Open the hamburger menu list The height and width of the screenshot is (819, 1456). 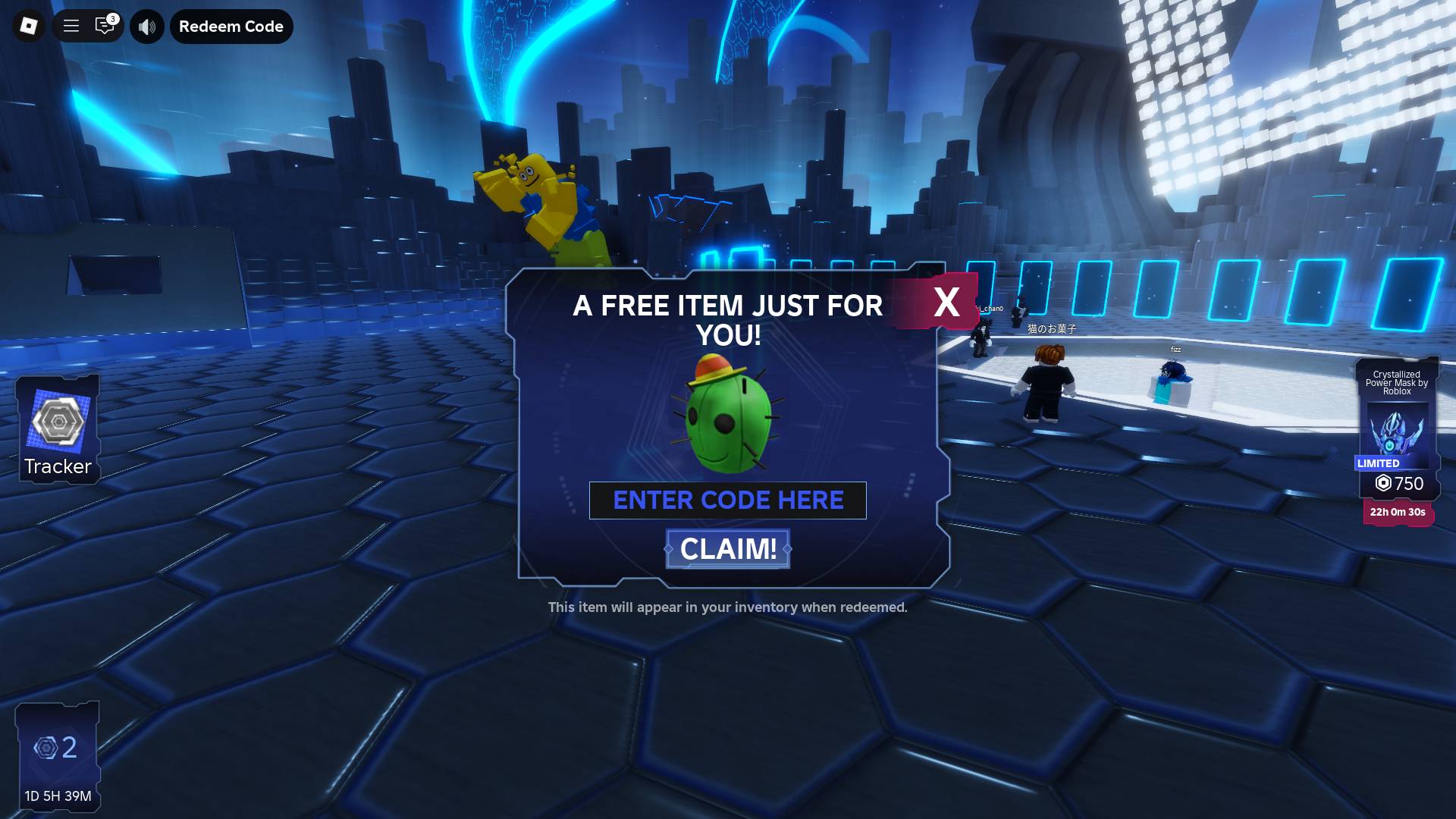coord(71,27)
